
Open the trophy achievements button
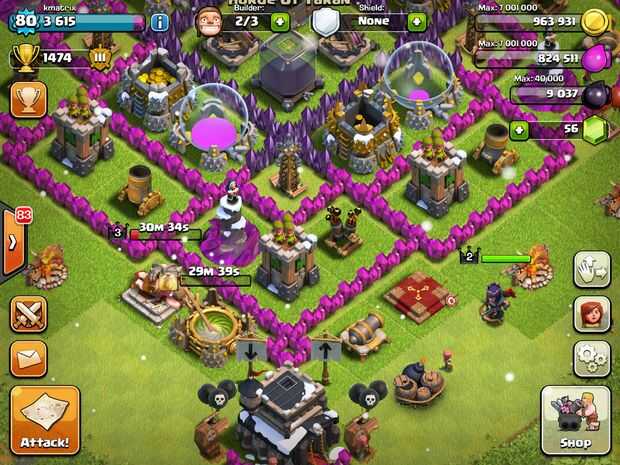pyautogui.click(x=28, y=100)
